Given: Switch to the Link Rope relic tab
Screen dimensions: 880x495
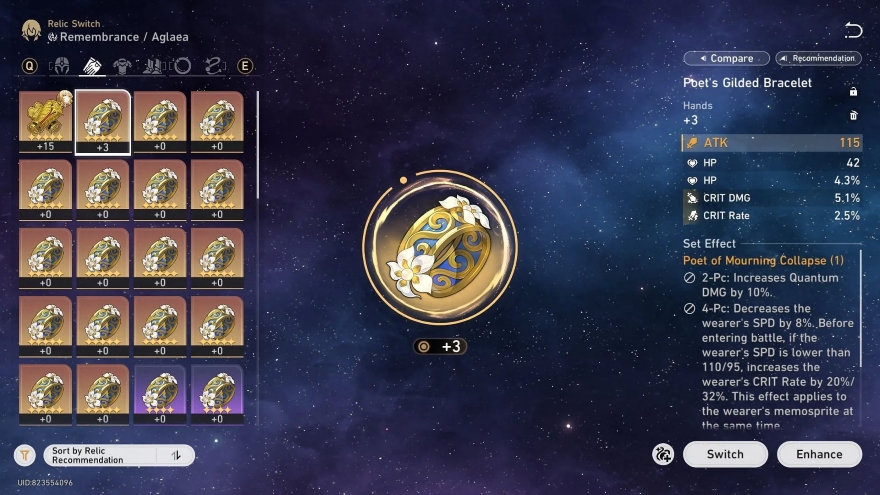Looking at the screenshot, I should point(212,66).
